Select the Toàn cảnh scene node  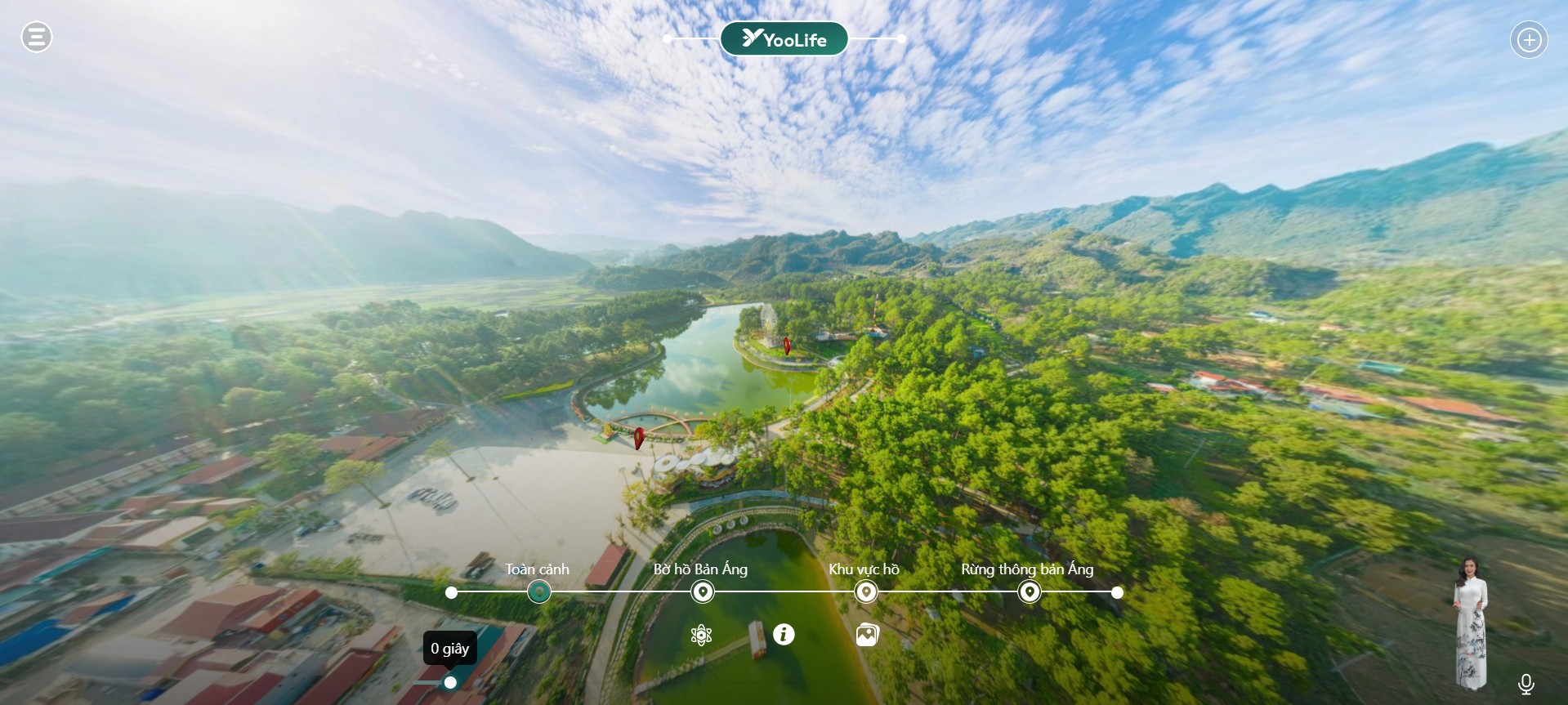538,591
